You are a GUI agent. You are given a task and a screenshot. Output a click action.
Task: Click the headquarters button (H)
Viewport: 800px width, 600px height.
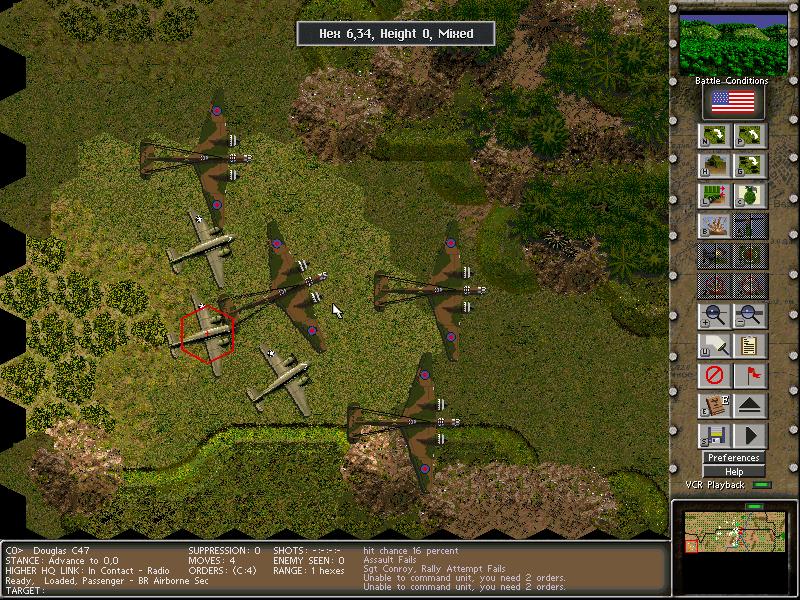pos(714,166)
